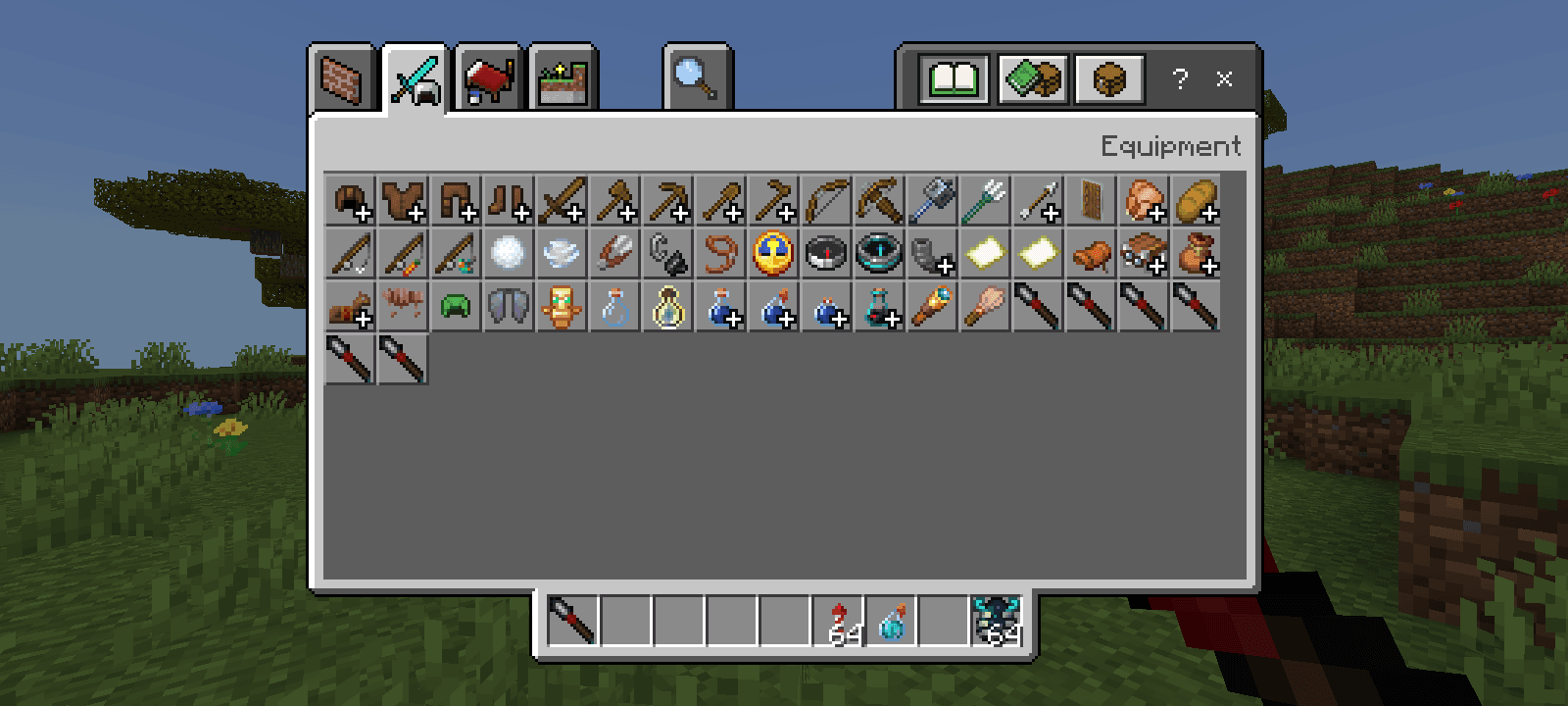Select the shield

(1091, 201)
